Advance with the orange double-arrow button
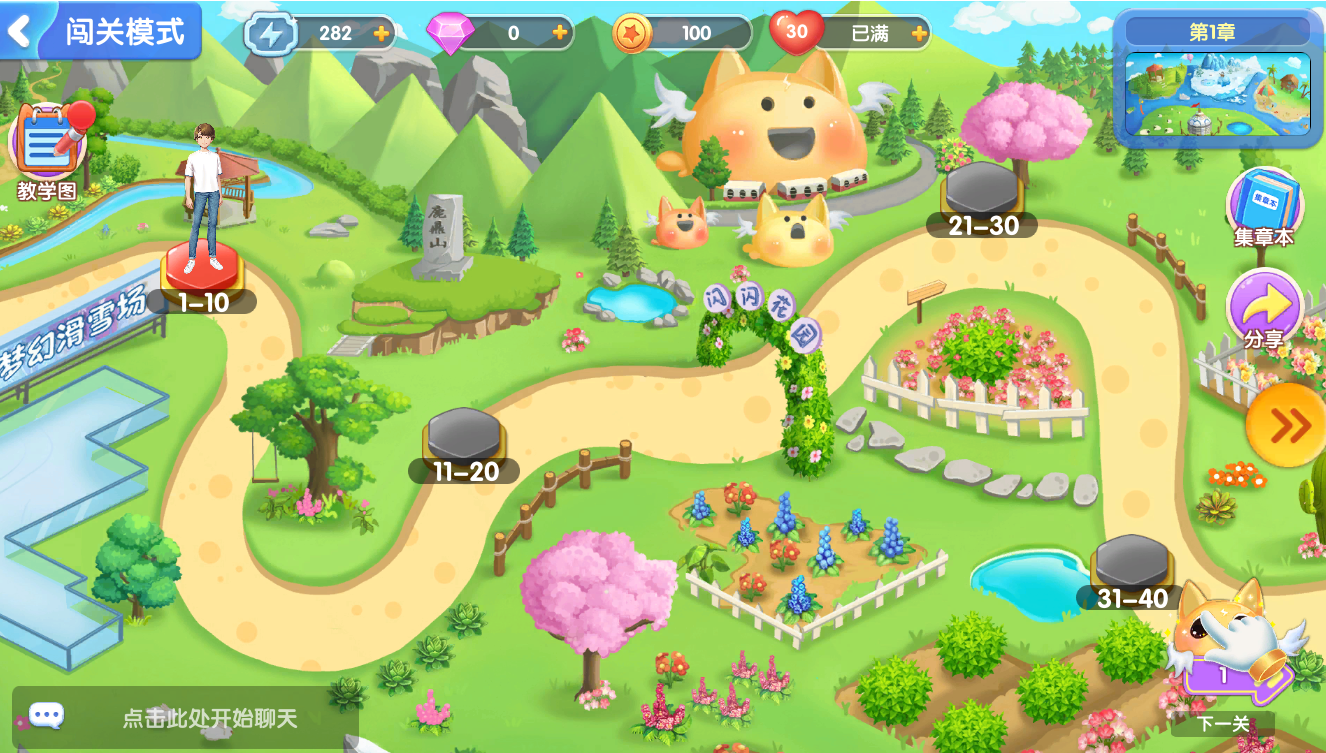This screenshot has height=753, width=1326. [x=1288, y=426]
